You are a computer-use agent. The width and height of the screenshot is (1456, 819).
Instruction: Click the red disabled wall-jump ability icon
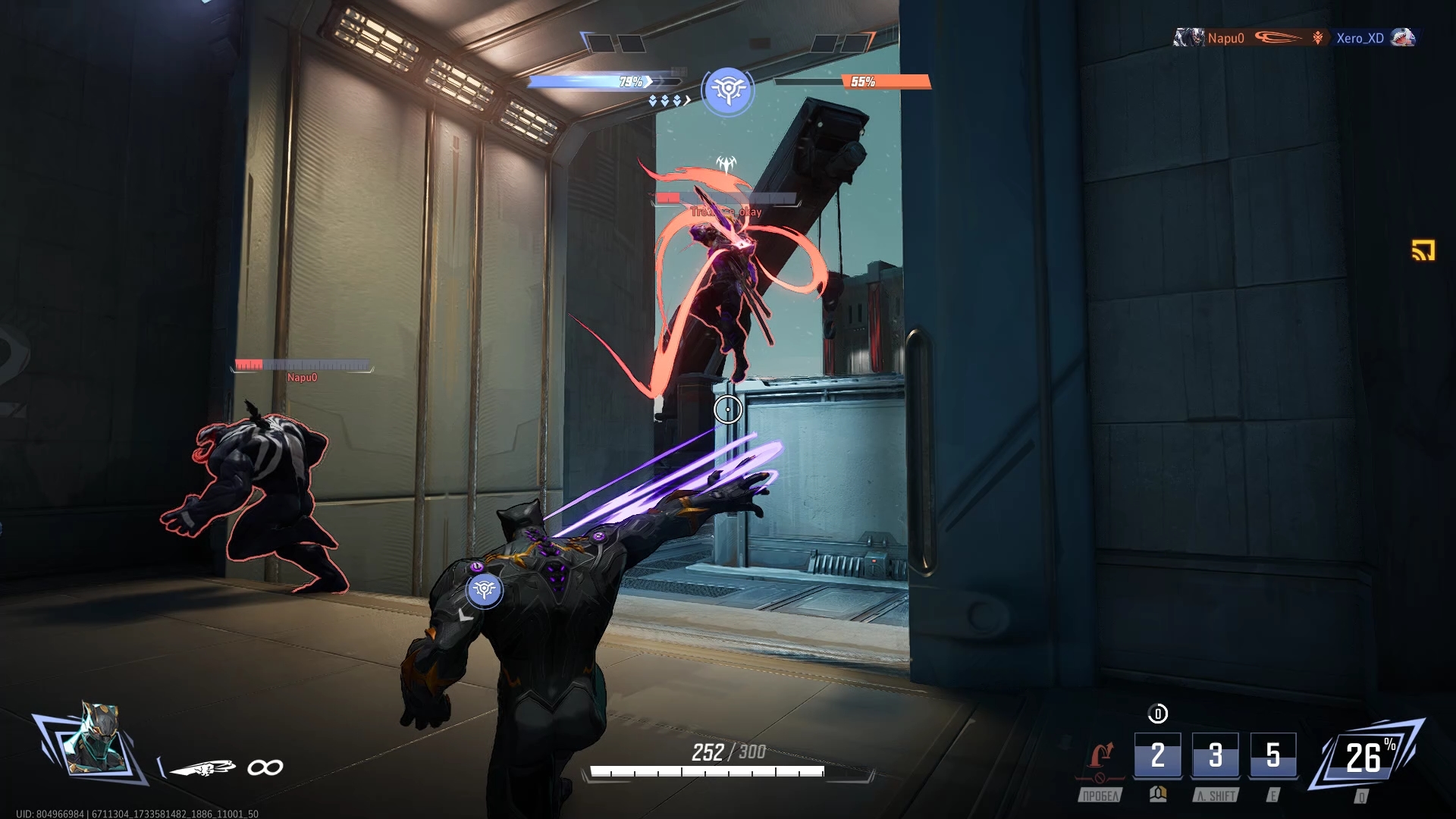pos(1100,757)
